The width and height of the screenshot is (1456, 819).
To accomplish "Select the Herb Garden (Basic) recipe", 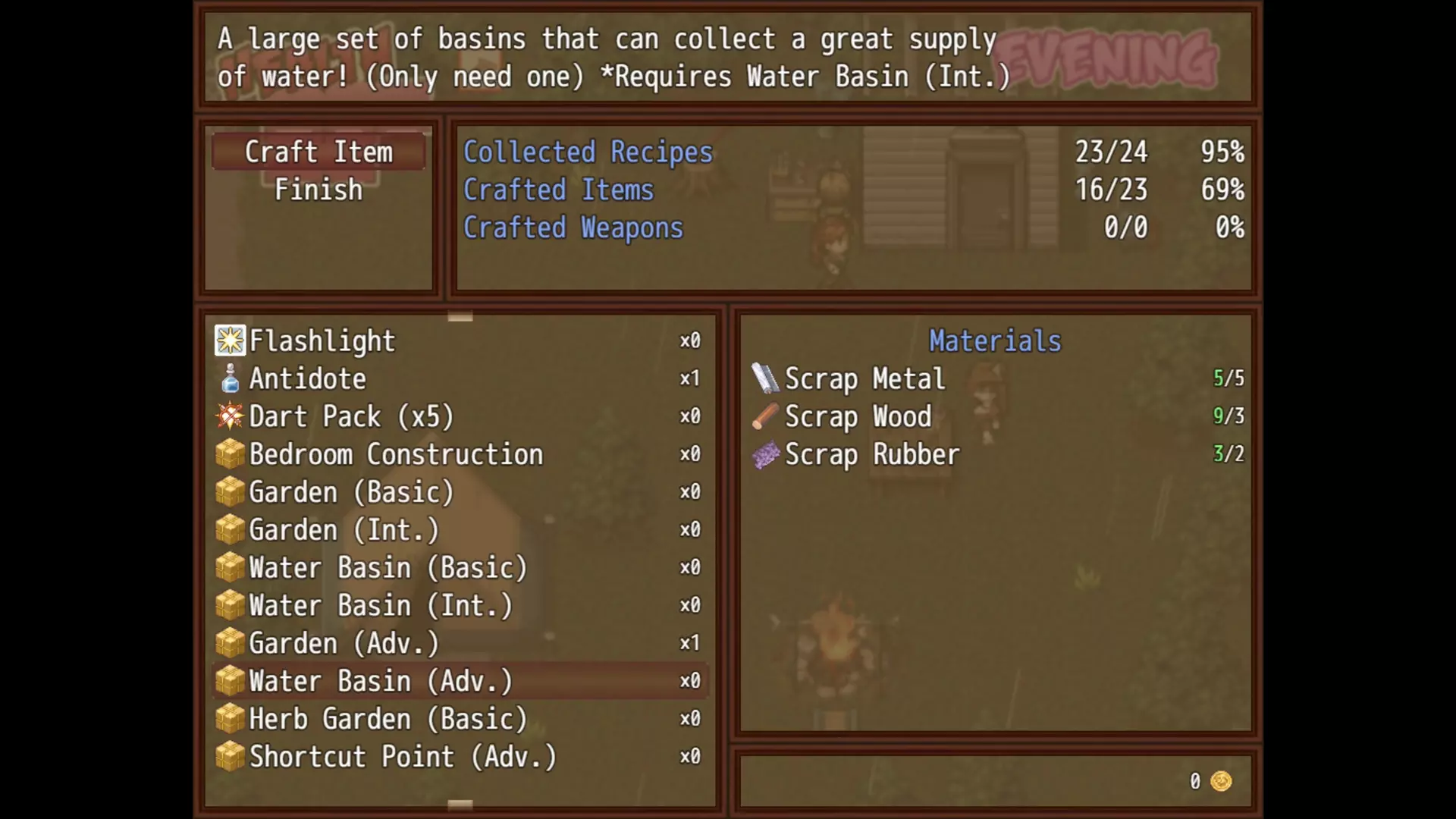I will point(459,720).
